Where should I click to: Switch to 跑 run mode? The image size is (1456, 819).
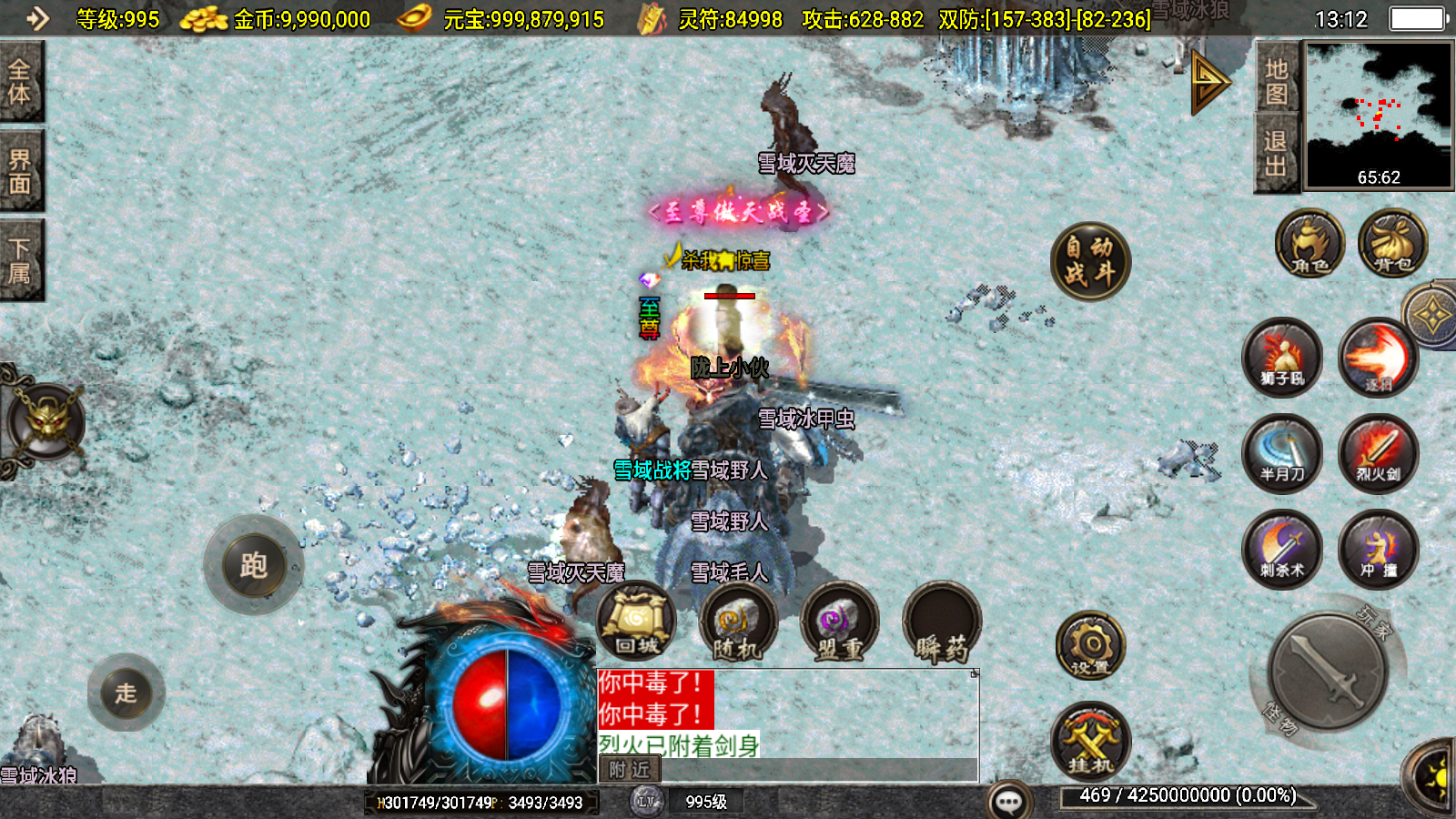[253, 565]
